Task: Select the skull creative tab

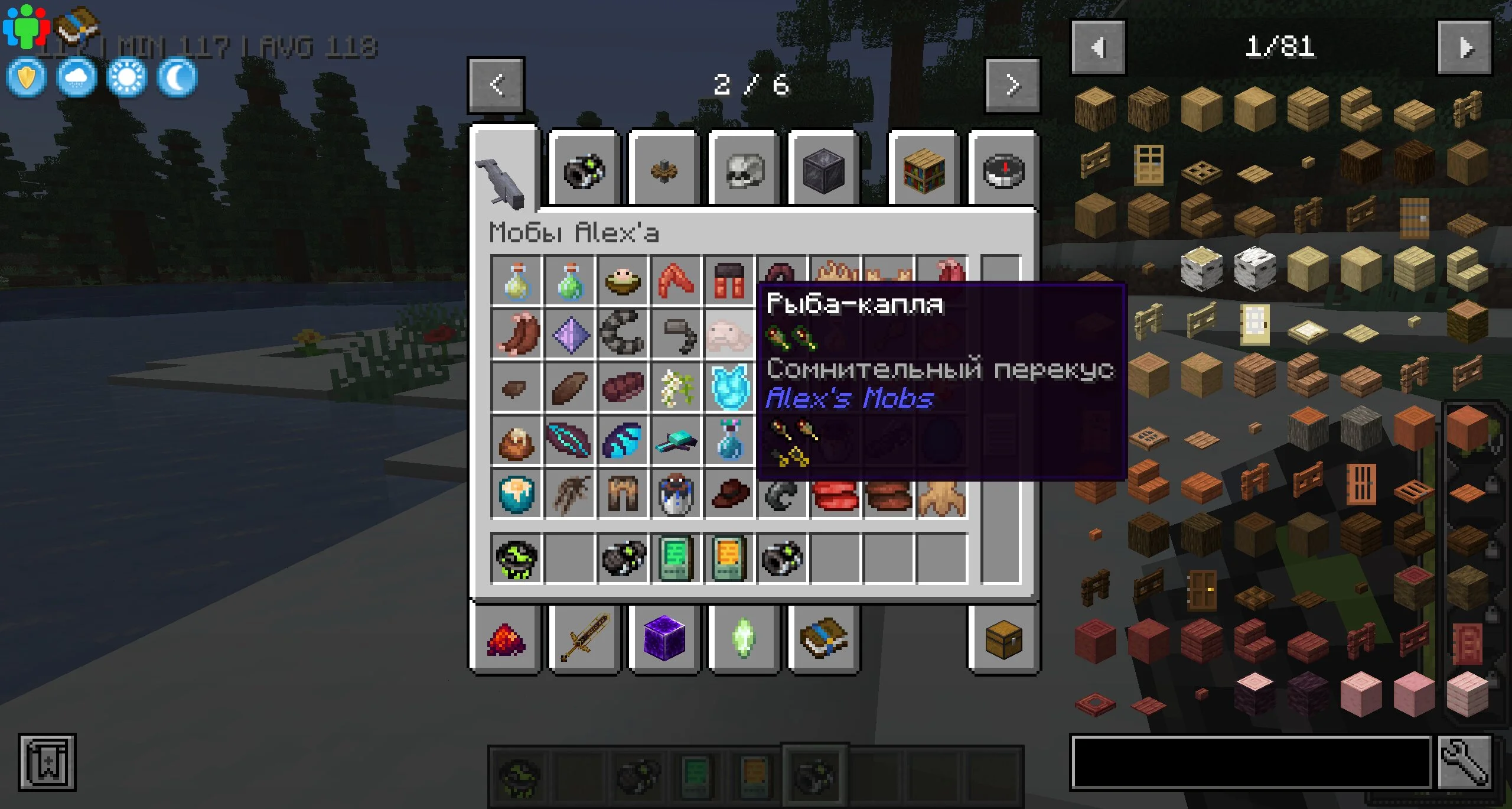Action: click(x=744, y=171)
